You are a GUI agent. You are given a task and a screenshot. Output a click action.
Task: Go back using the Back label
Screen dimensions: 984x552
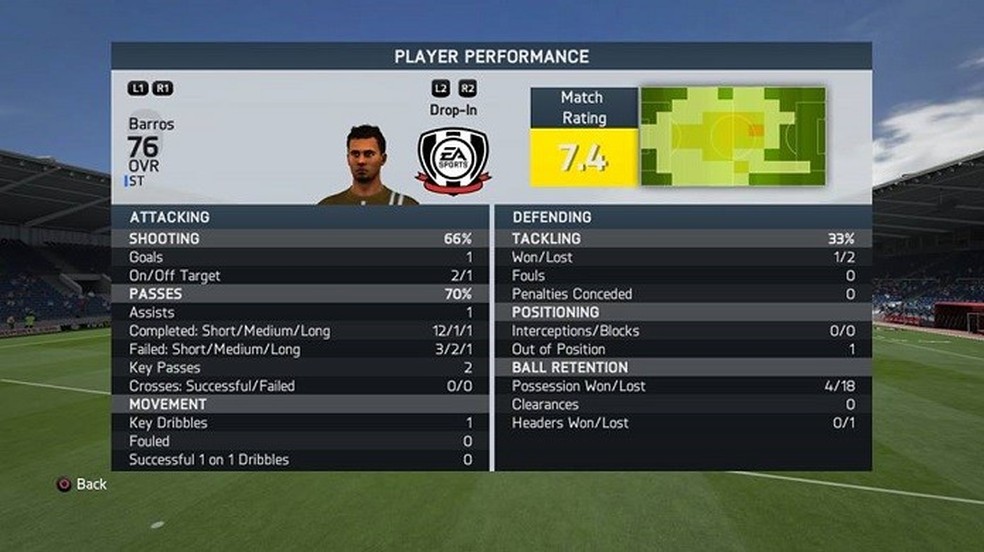(x=90, y=484)
